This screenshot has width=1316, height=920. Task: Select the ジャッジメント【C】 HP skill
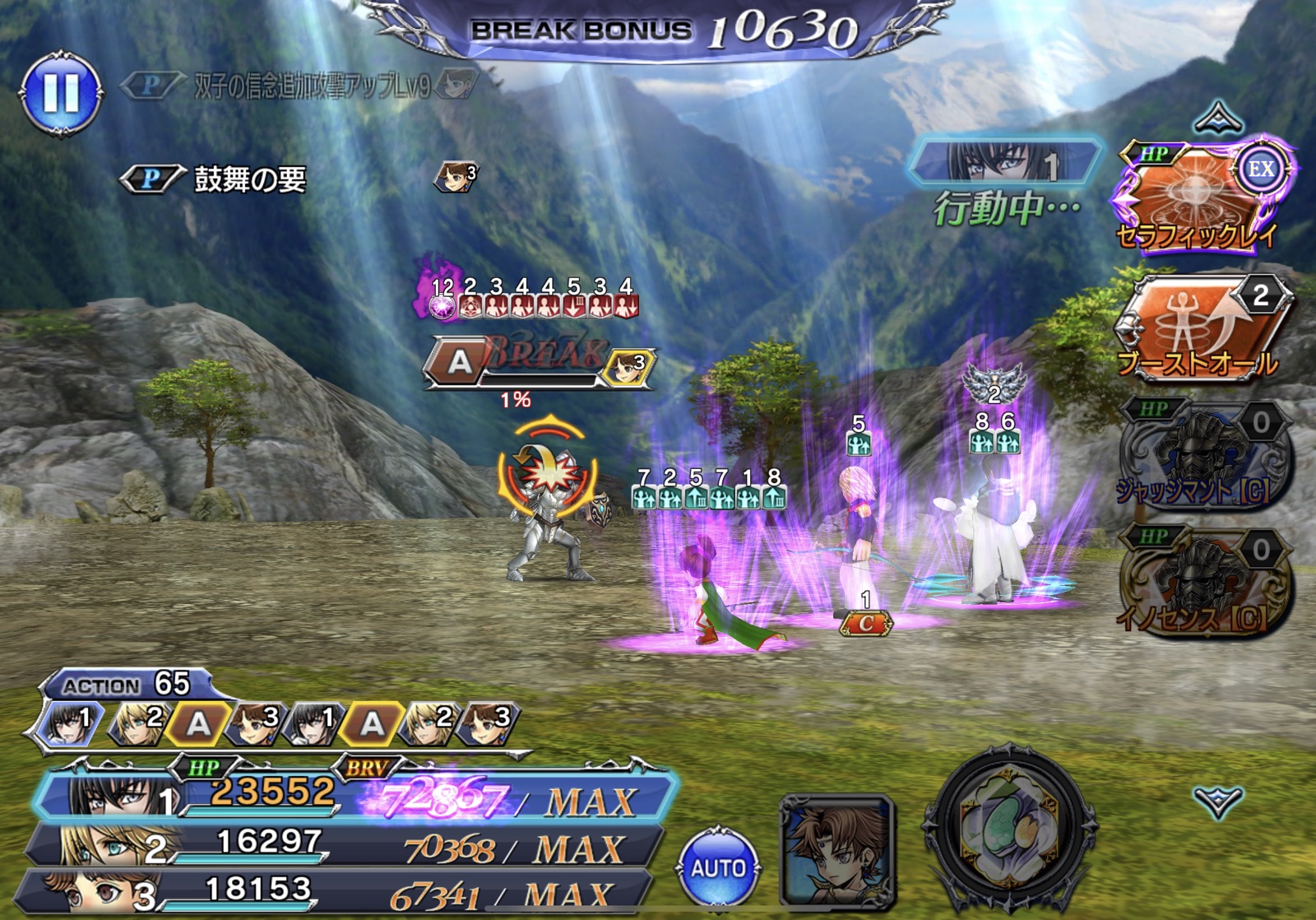tap(1202, 457)
